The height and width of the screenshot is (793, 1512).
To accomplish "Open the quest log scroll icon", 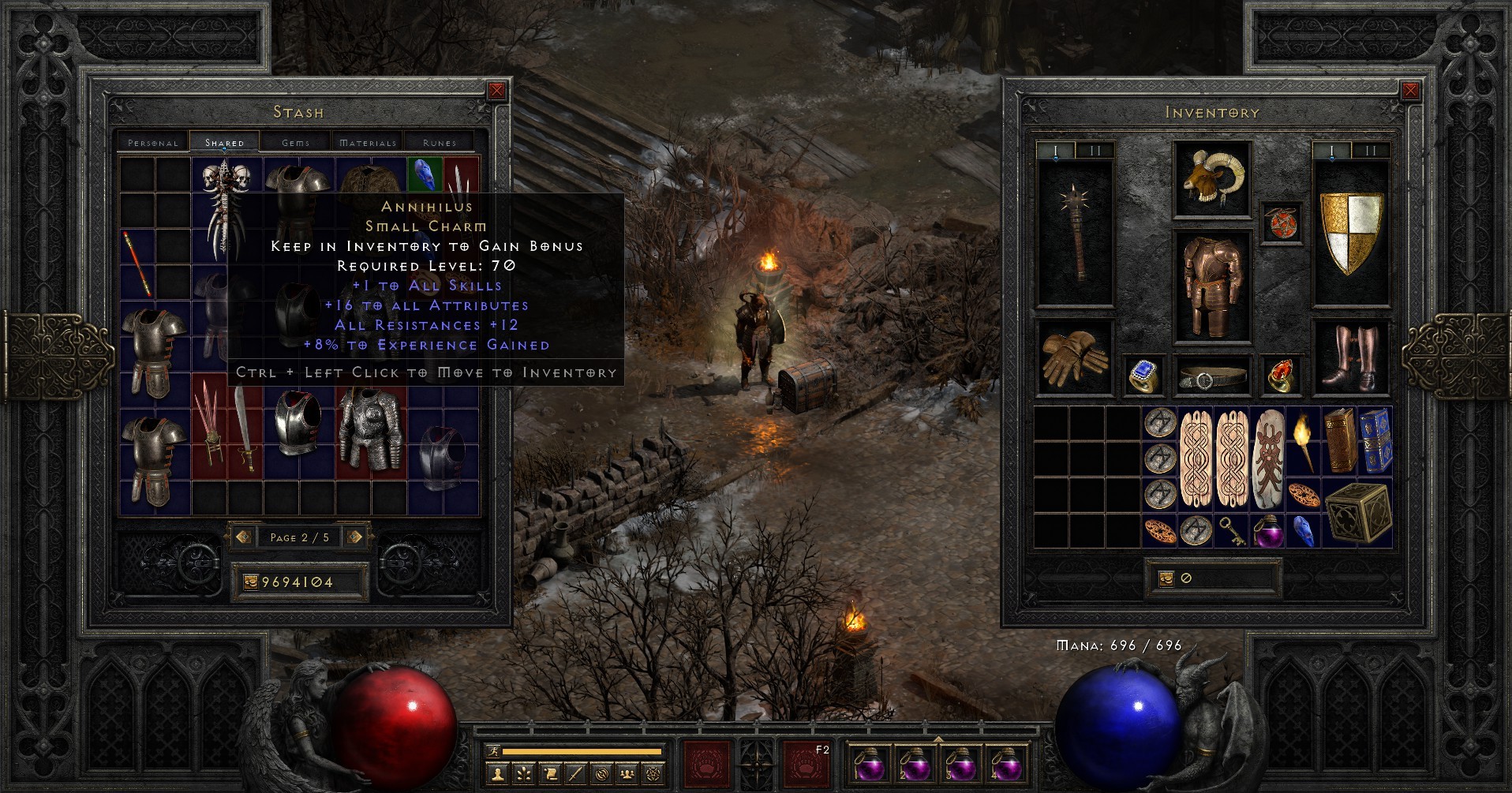I will pyautogui.click(x=551, y=774).
